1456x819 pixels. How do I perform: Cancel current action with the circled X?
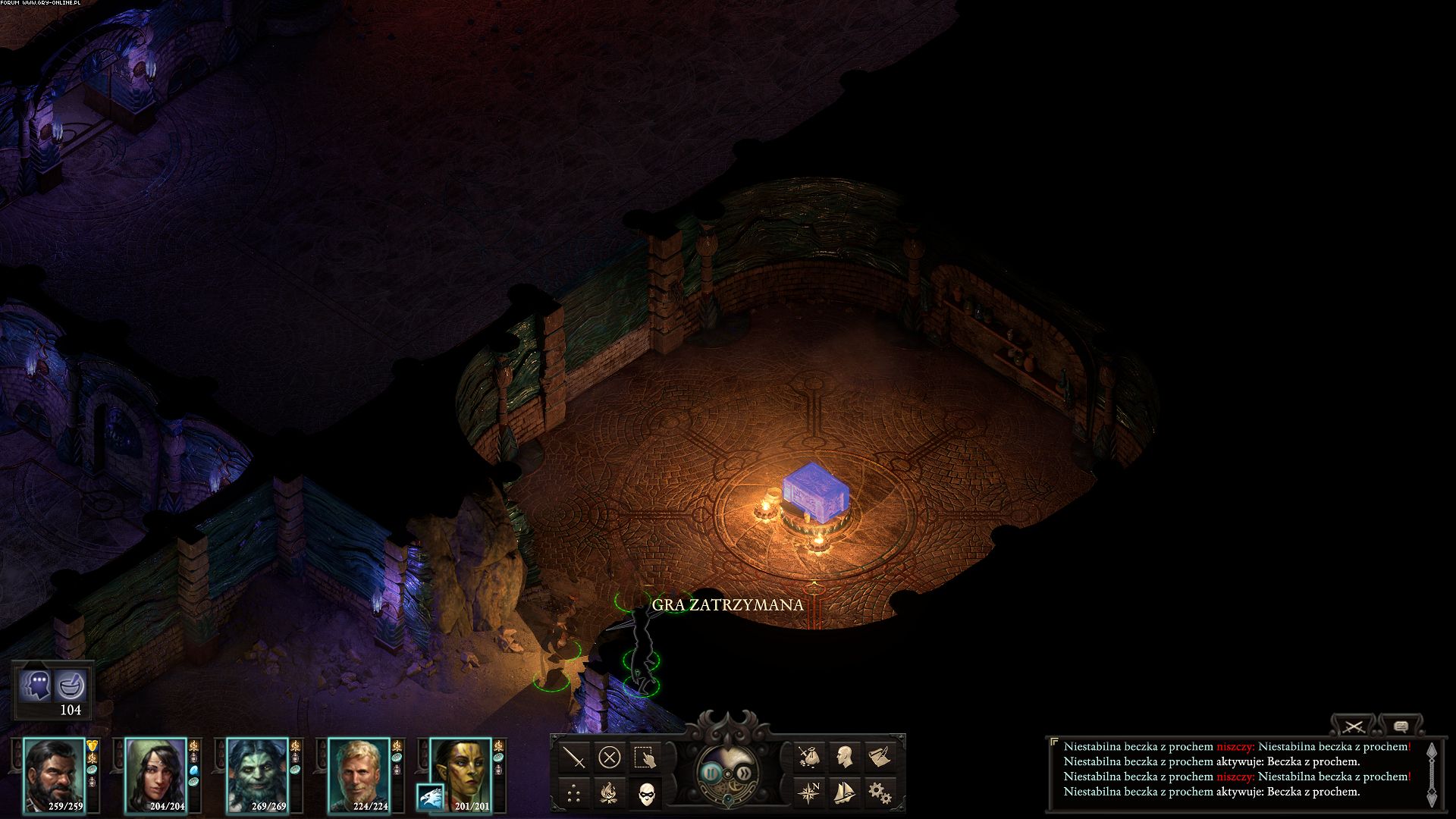tap(610, 757)
